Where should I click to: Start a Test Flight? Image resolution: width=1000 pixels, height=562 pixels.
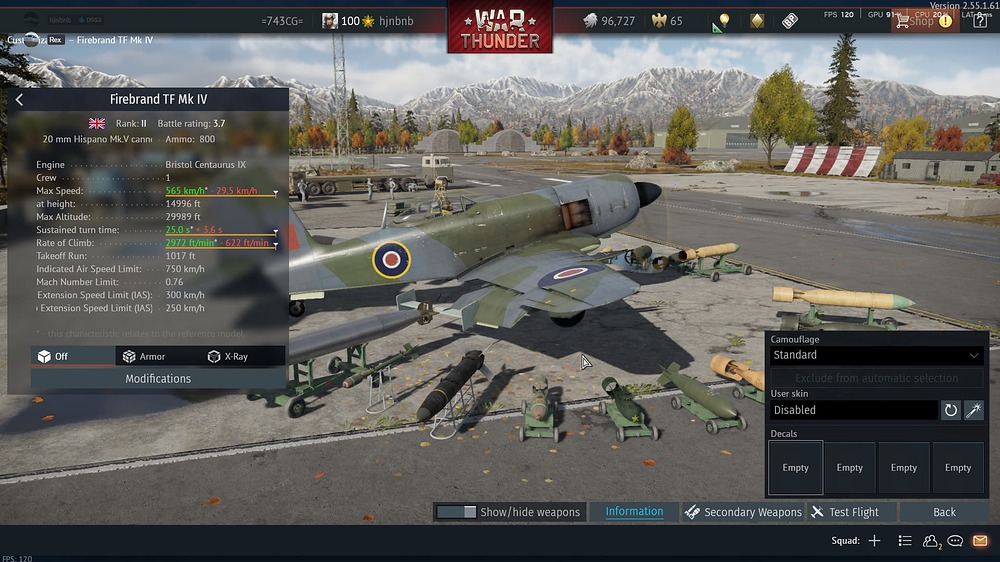pyautogui.click(x=845, y=512)
